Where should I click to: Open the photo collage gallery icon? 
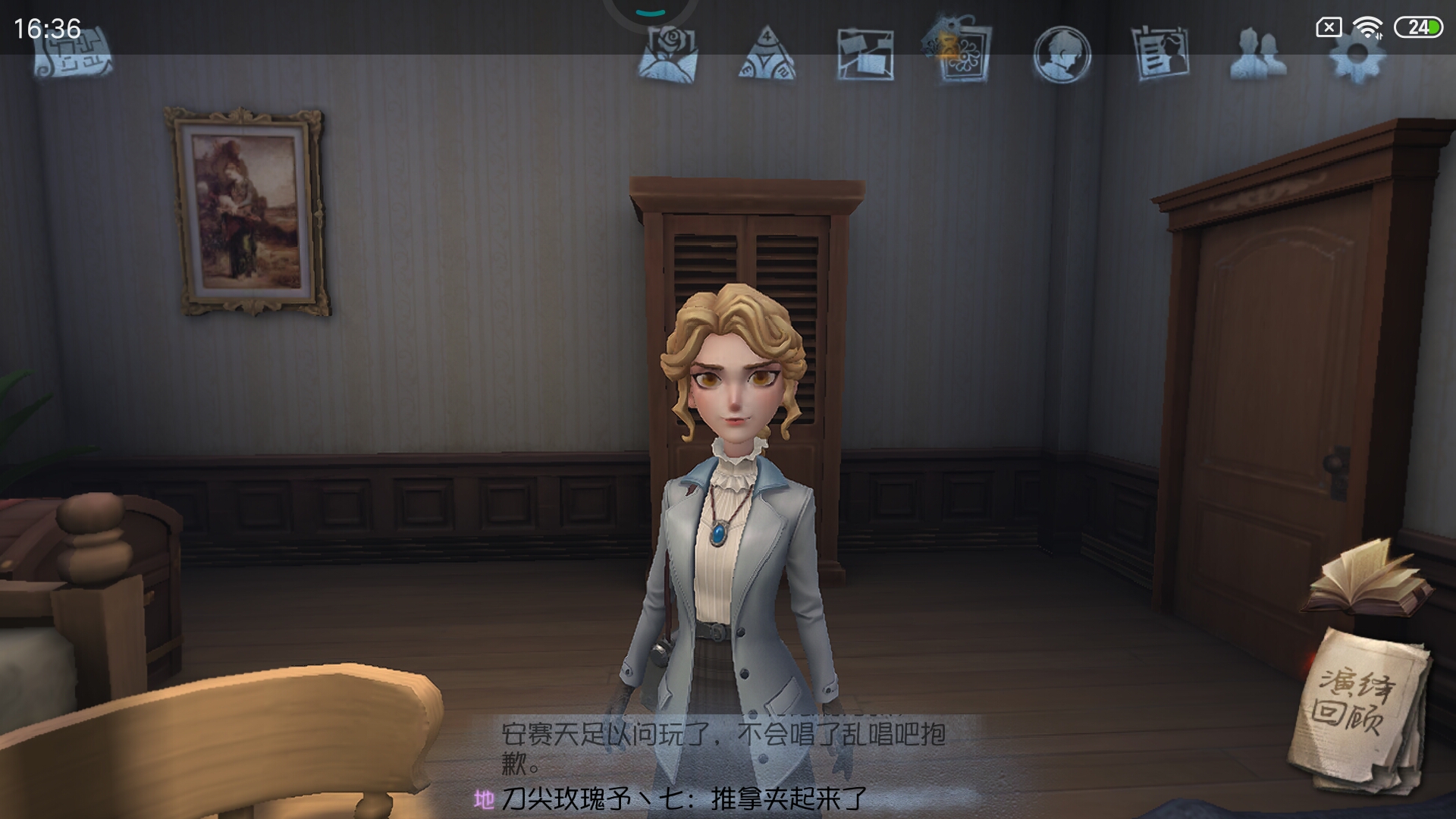coord(864,55)
